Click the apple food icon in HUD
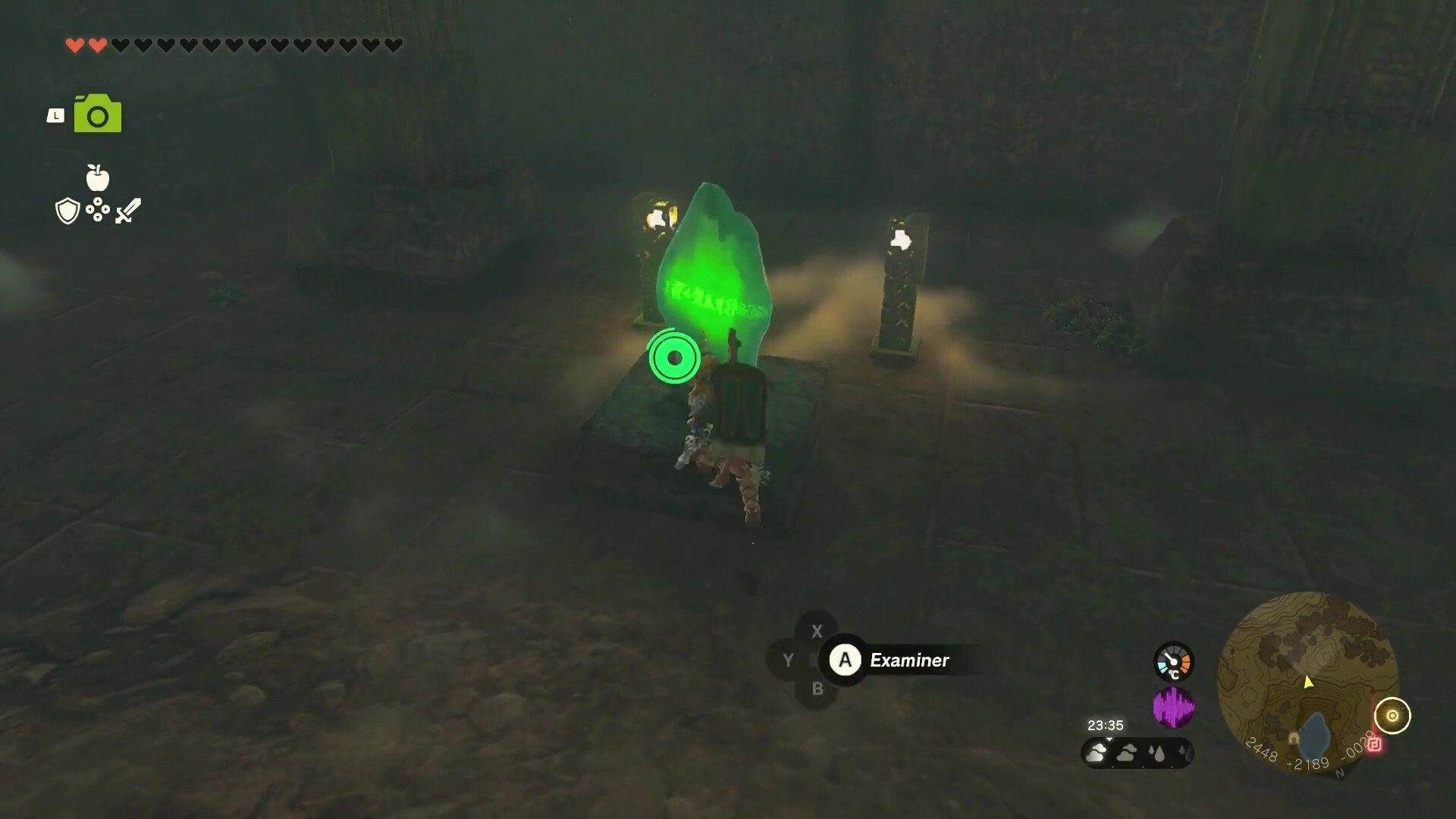This screenshot has width=1456, height=819. [x=99, y=176]
